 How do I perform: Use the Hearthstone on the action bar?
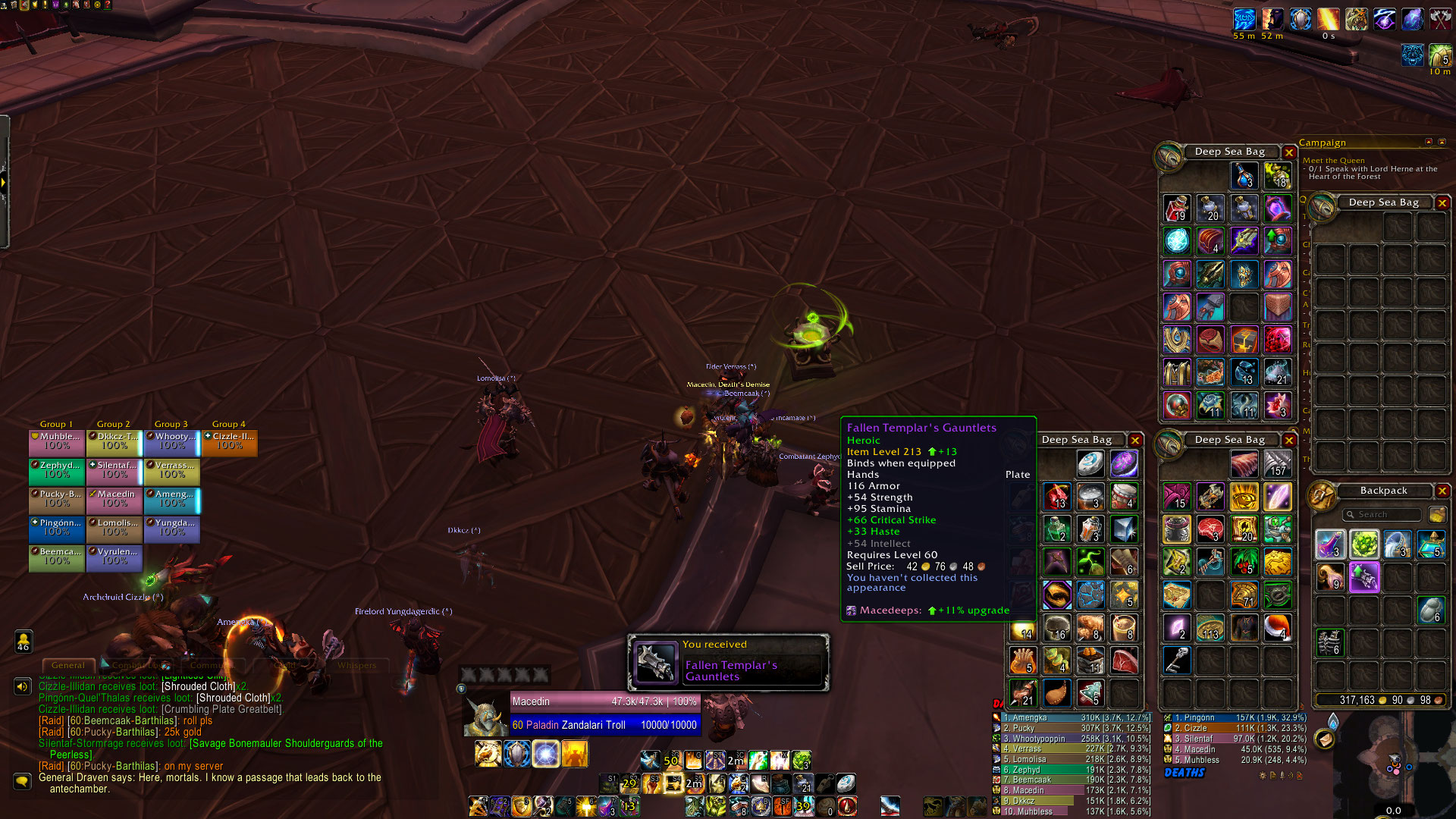(846, 783)
